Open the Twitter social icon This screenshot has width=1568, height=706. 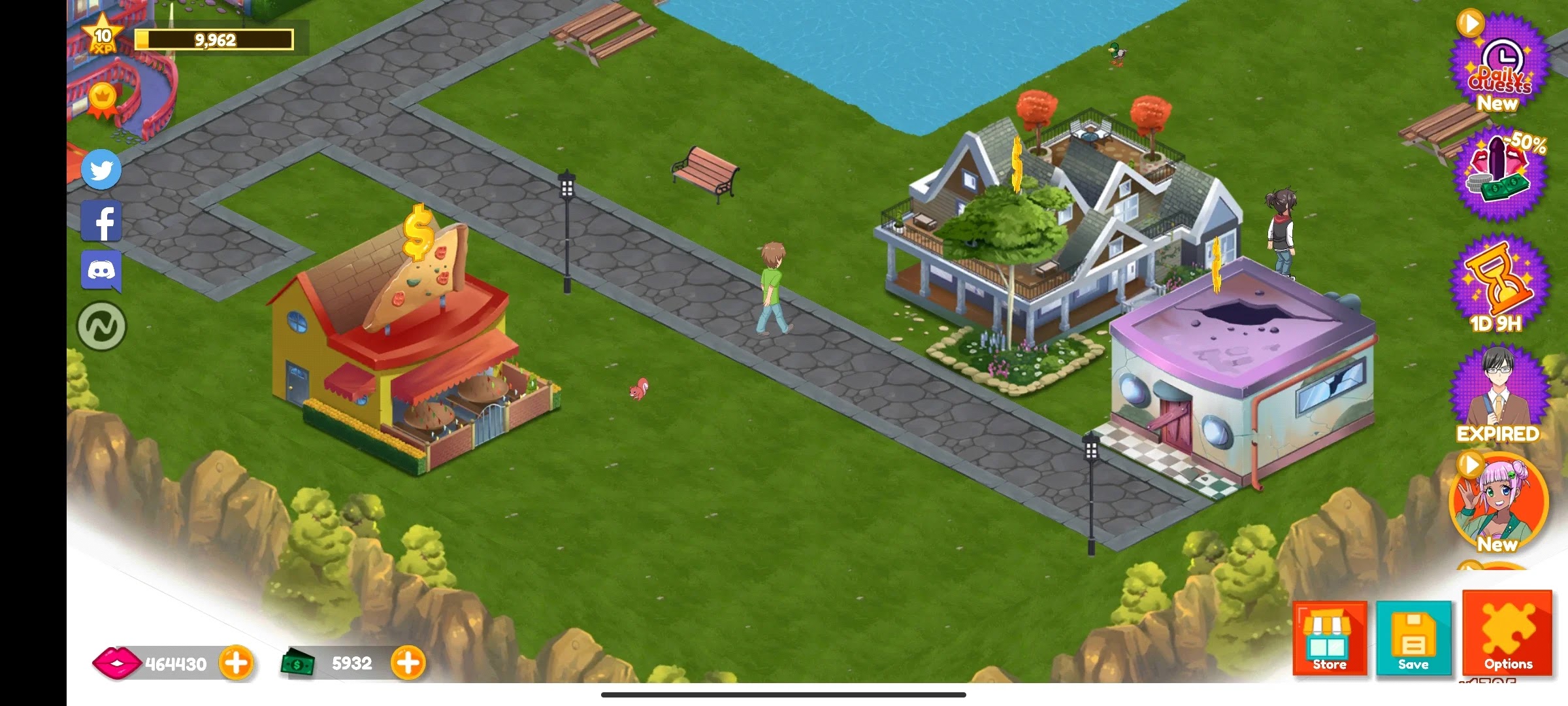(x=101, y=170)
